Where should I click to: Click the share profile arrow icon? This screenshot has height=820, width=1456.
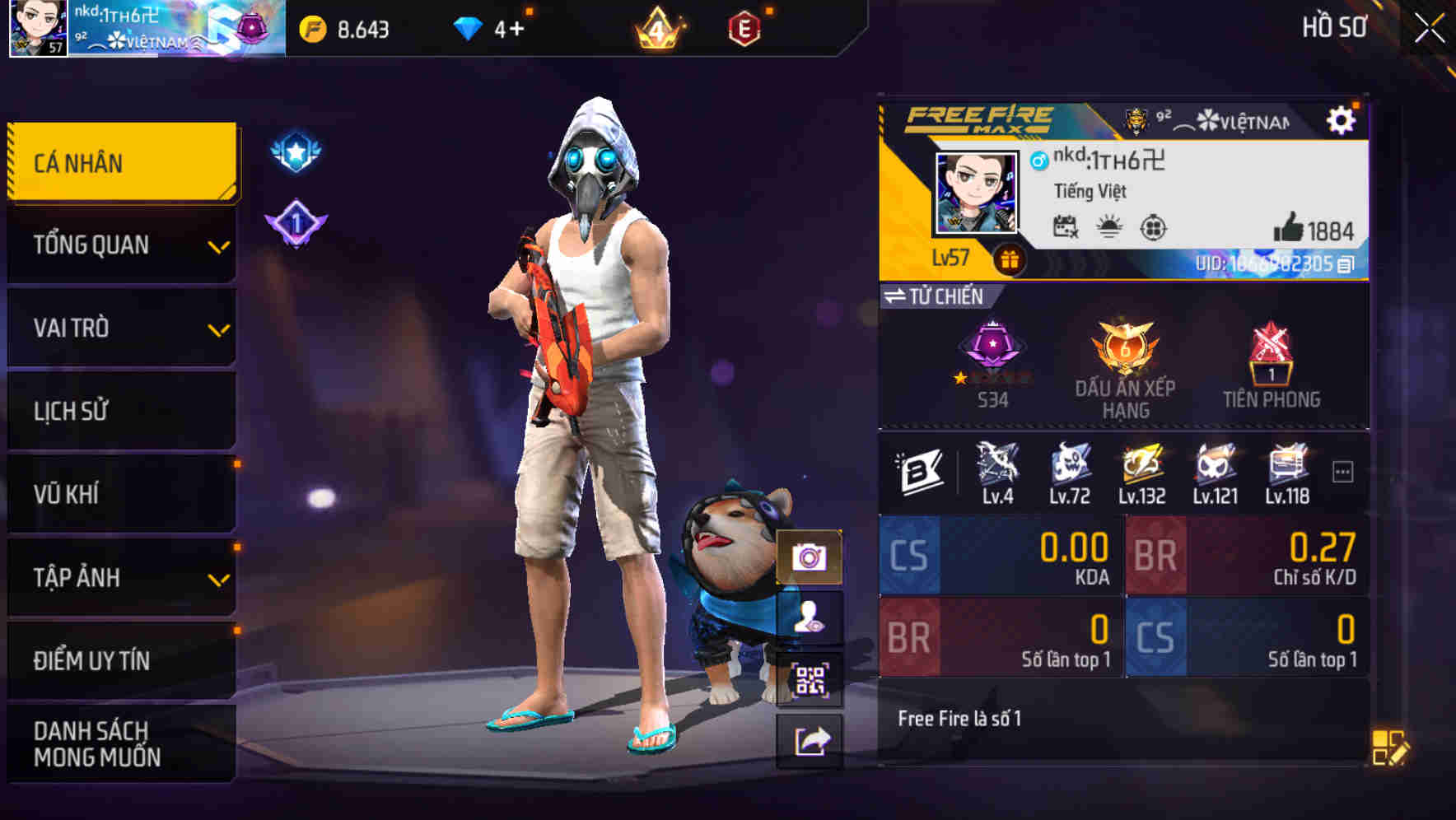tap(811, 739)
